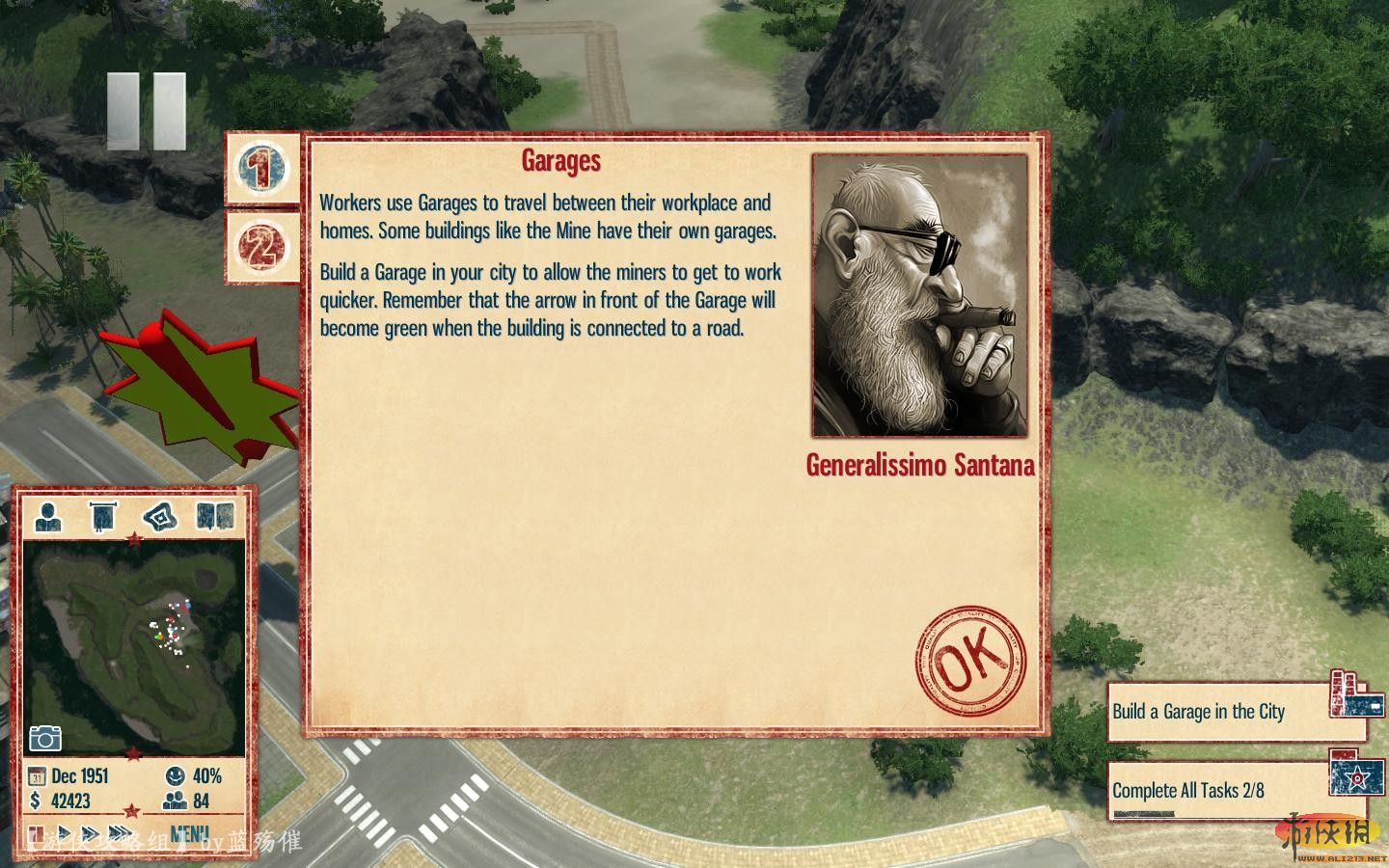Image resolution: width=1389 pixels, height=868 pixels.
Task: Confirm the Garages dialog with the OK stamp
Action: coord(969,661)
